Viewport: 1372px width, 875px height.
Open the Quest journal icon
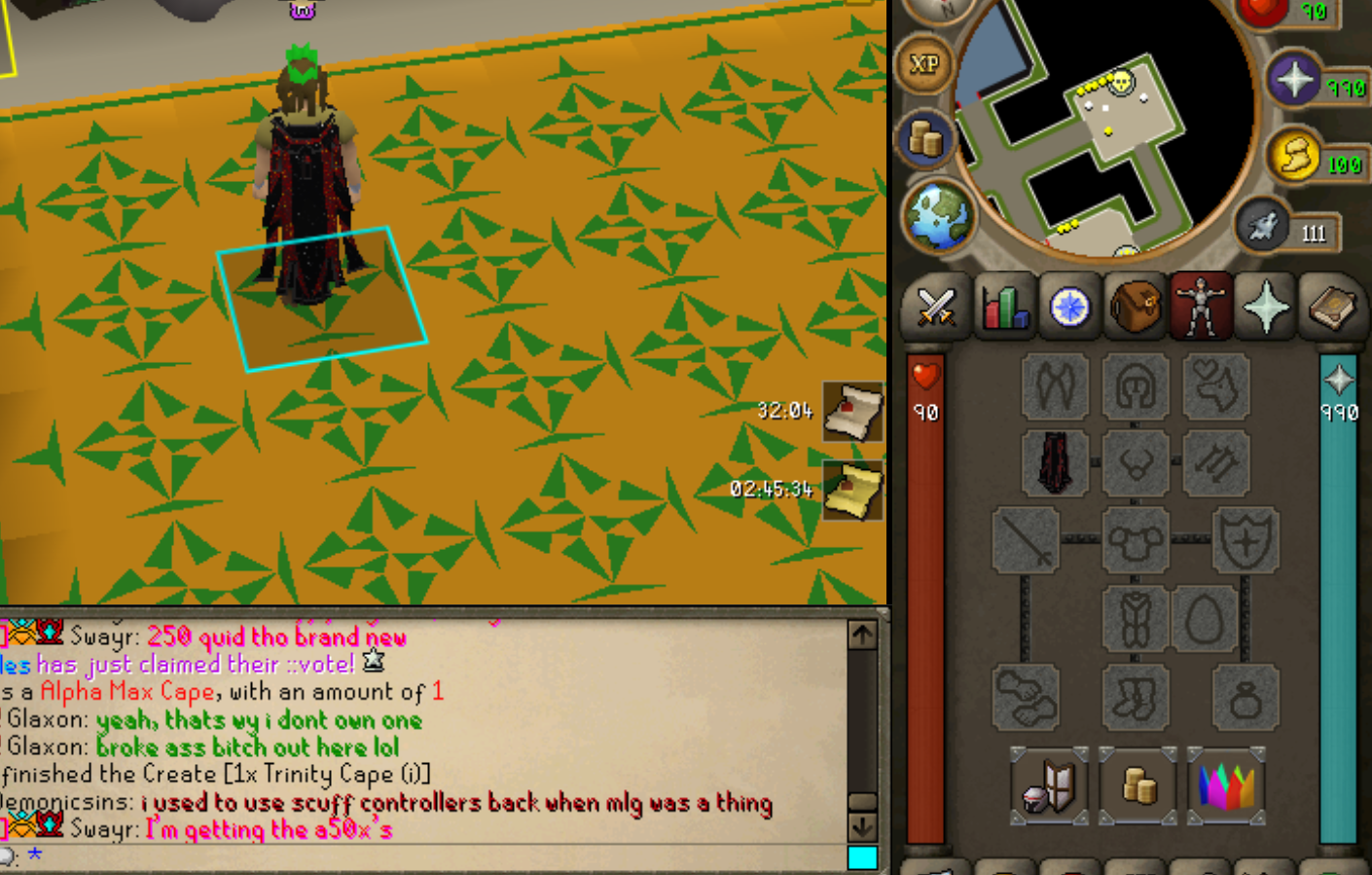point(1069,308)
